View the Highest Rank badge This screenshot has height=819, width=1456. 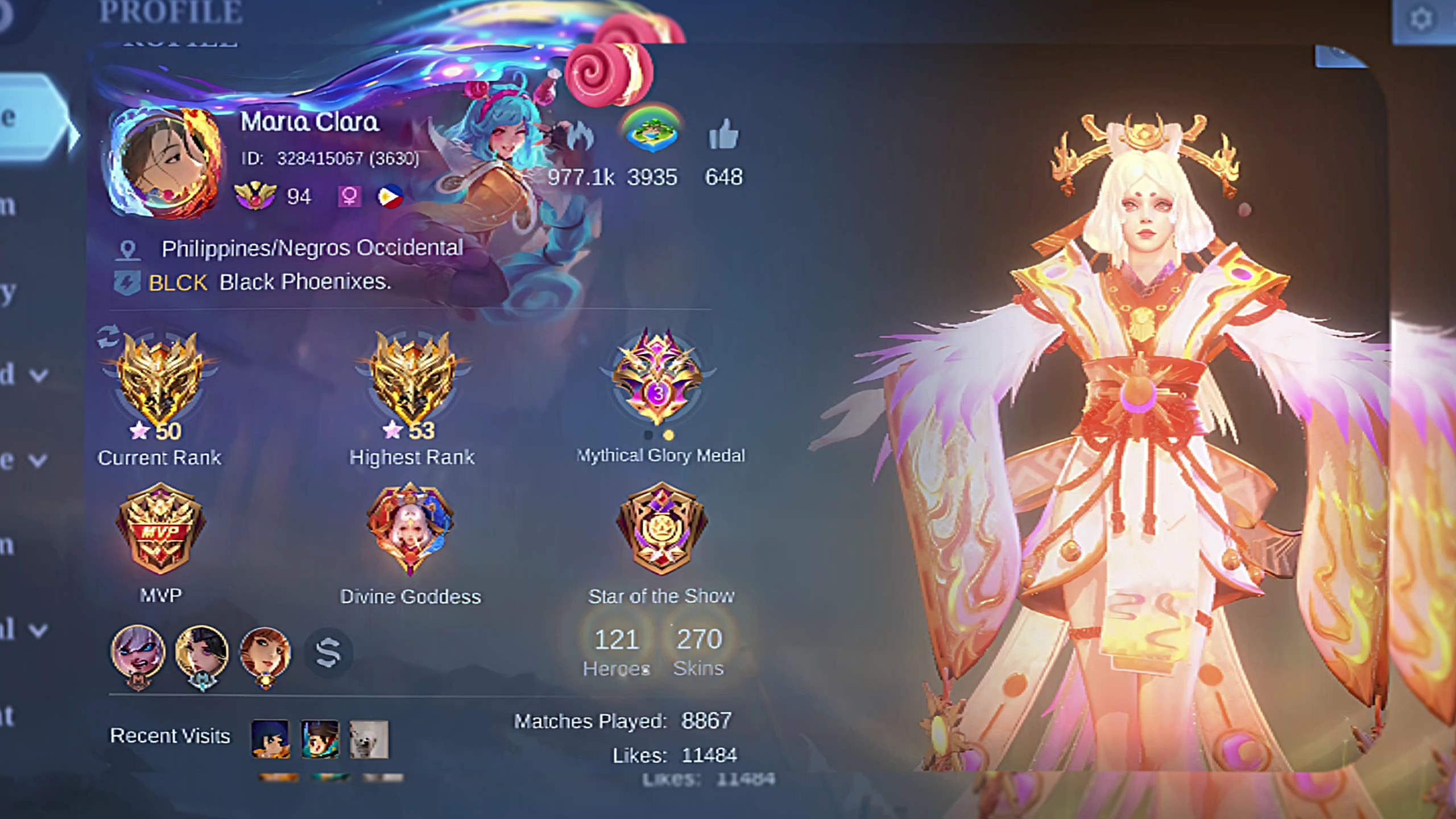pos(413,379)
